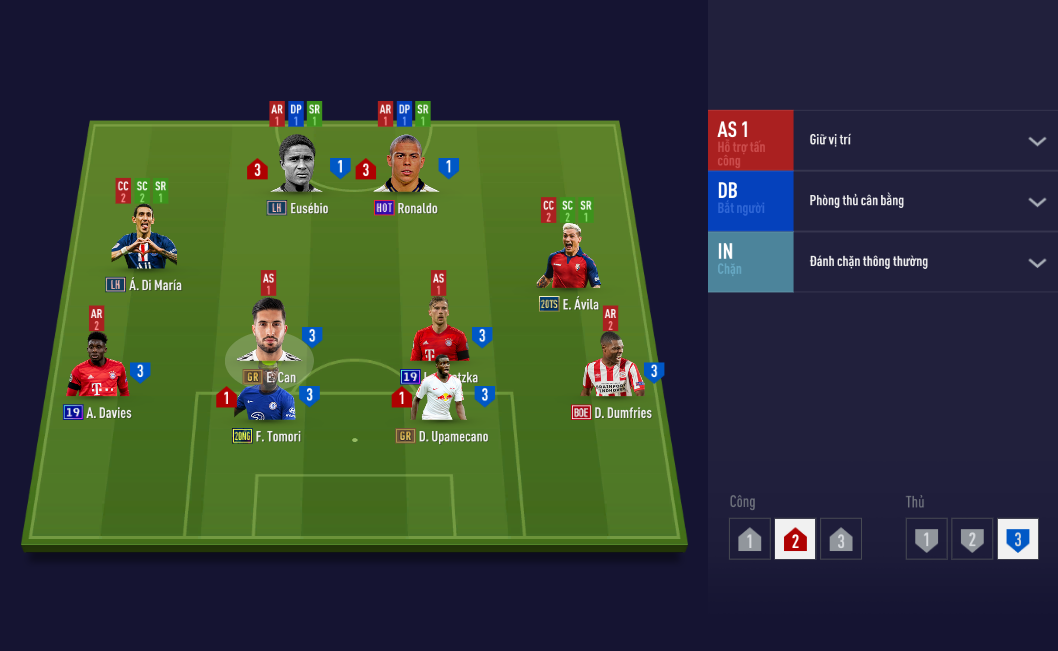
Task: Choose Á. Di María on the pitch
Action: click(144, 240)
